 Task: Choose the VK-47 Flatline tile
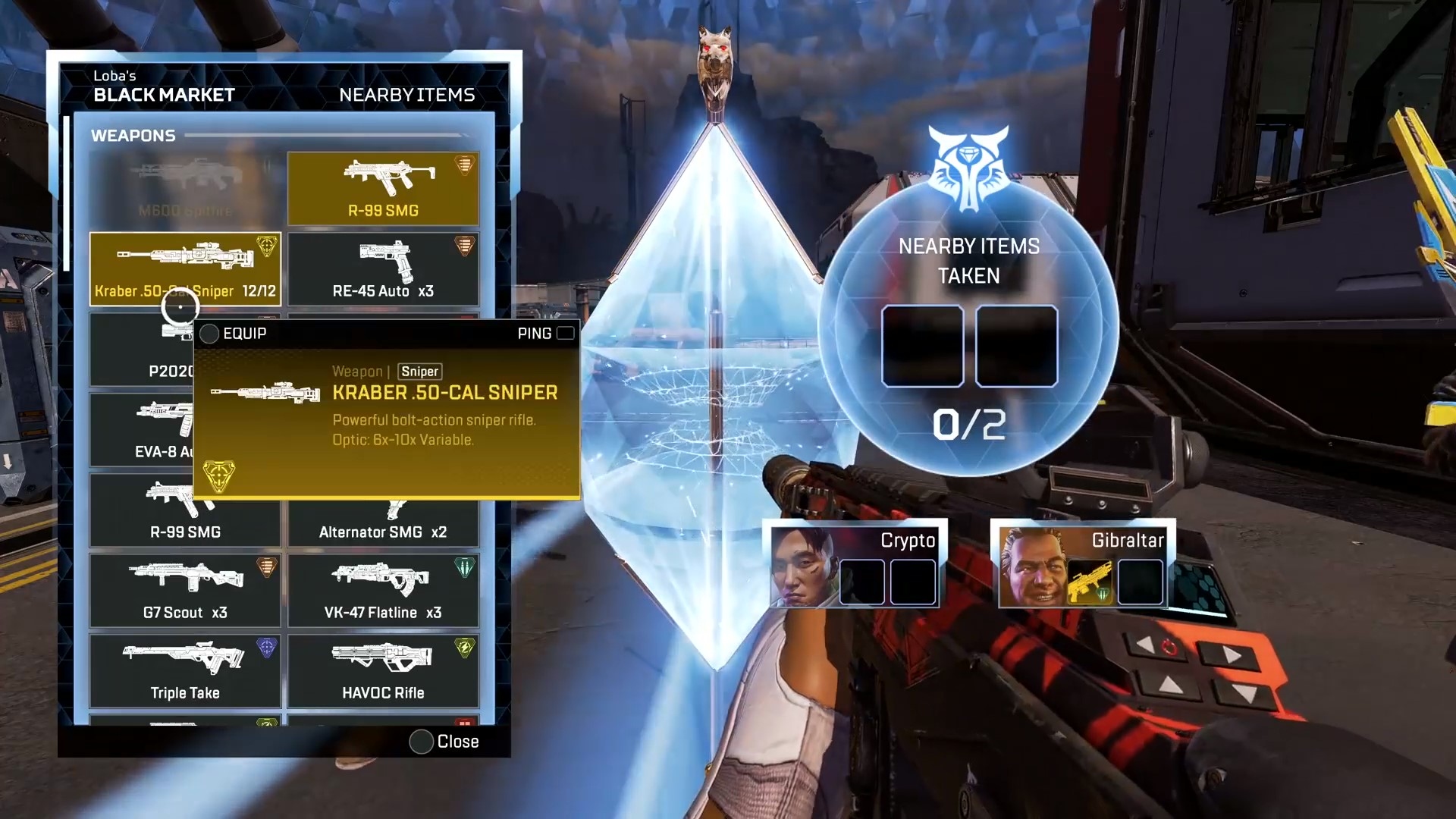(x=383, y=590)
